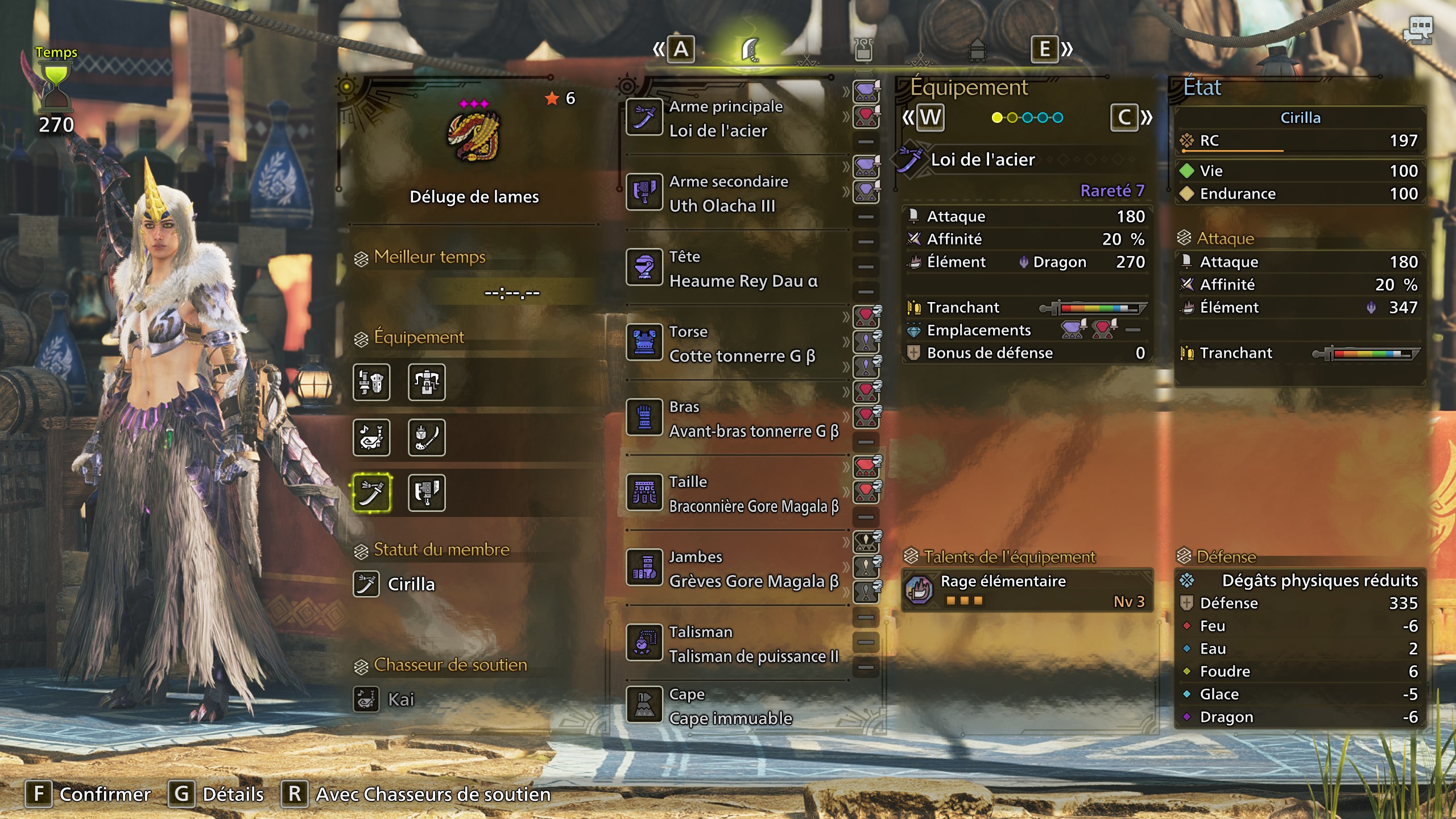
Task: Select the Loi de l'acier main weapon icon
Action: [x=646, y=118]
